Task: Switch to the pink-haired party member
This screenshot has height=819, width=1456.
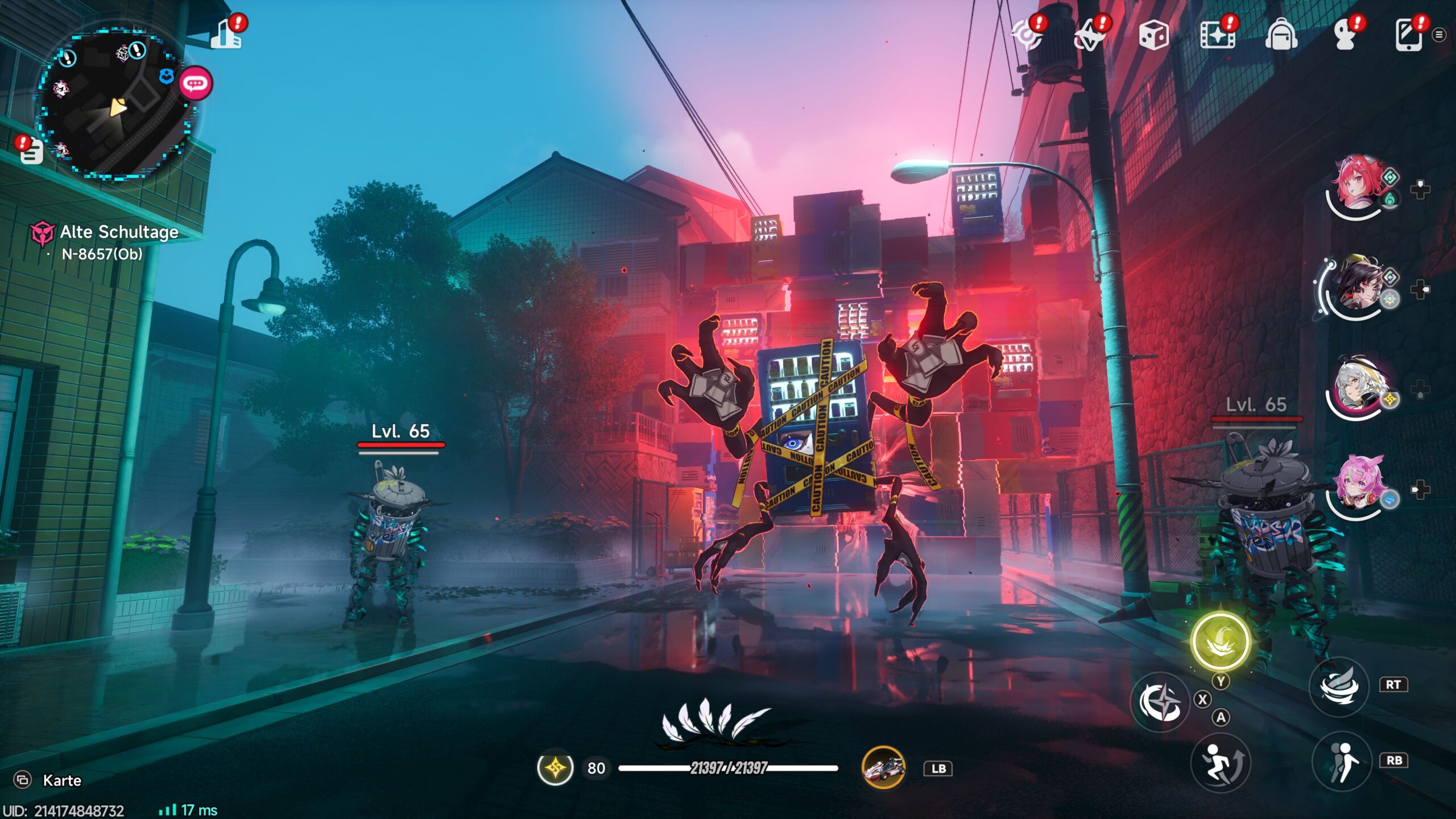Action: (x=1357, y=486)
